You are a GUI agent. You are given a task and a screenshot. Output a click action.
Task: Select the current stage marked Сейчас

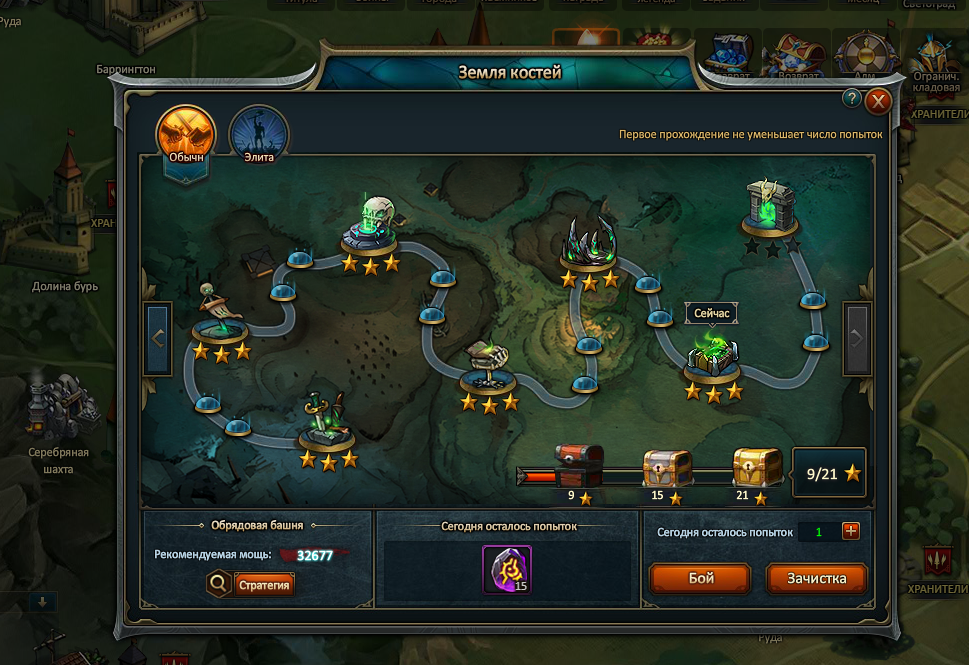[x=713, y=355]
